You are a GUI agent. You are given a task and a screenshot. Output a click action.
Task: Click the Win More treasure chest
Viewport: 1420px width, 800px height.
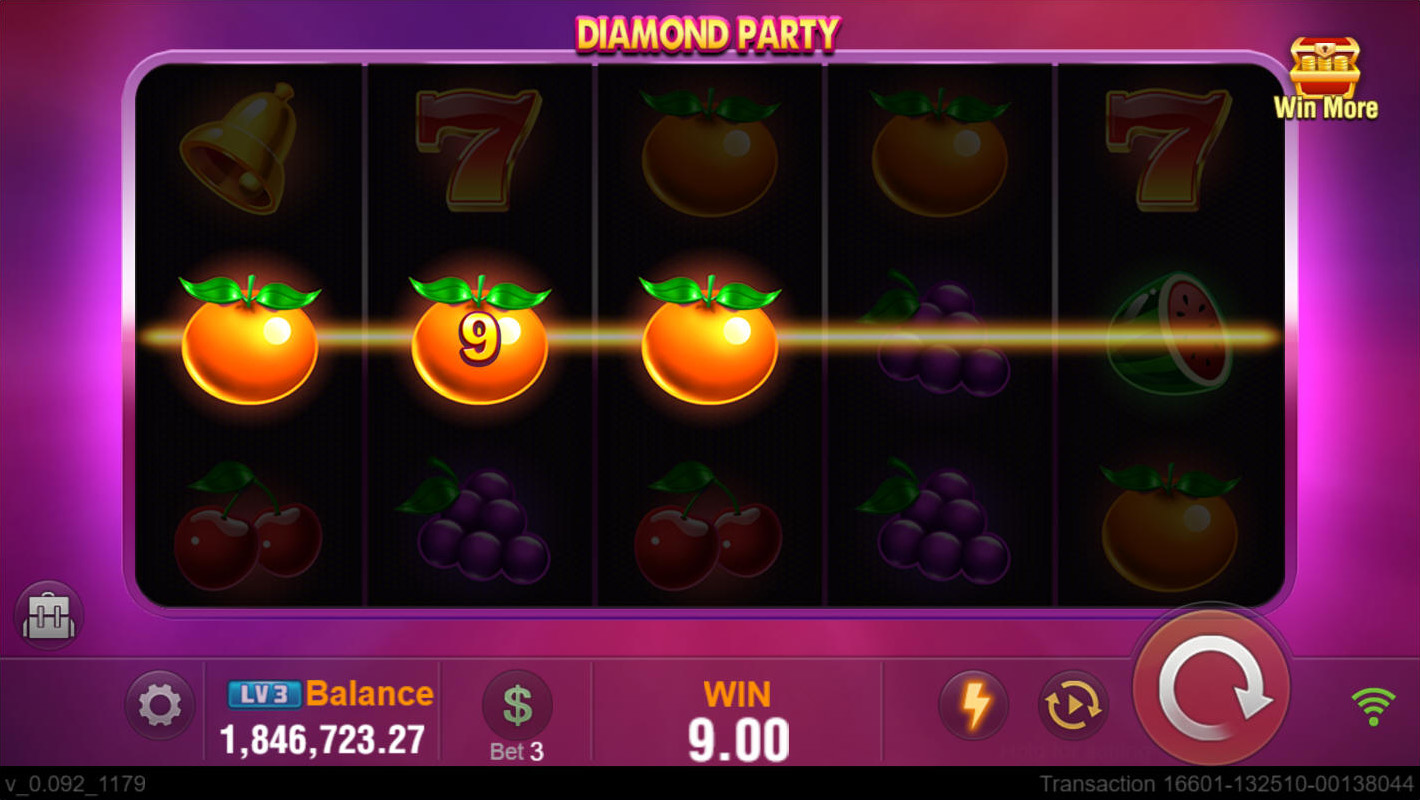pos(1327,67)
